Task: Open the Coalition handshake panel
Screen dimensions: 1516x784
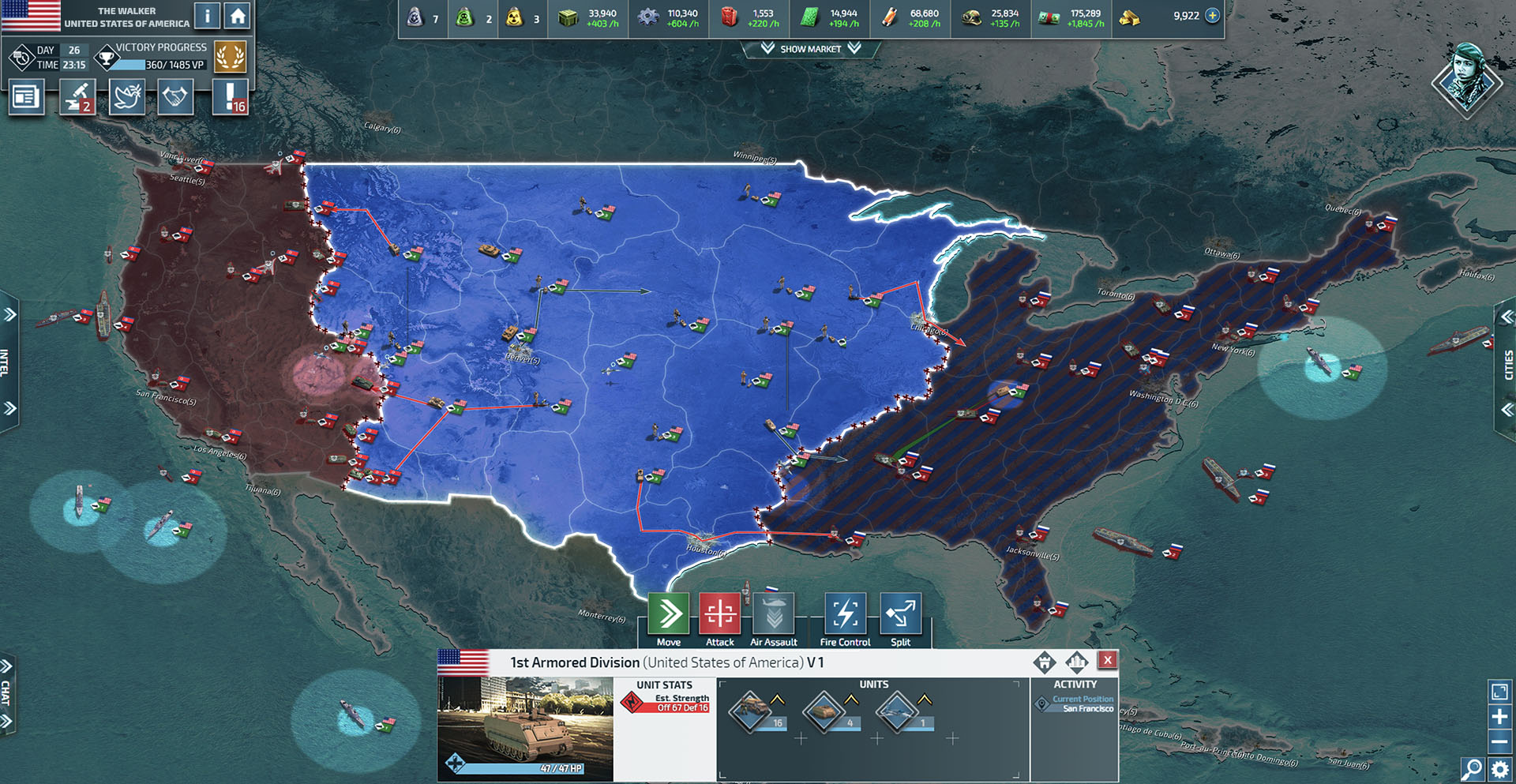Action: [175, 96]
